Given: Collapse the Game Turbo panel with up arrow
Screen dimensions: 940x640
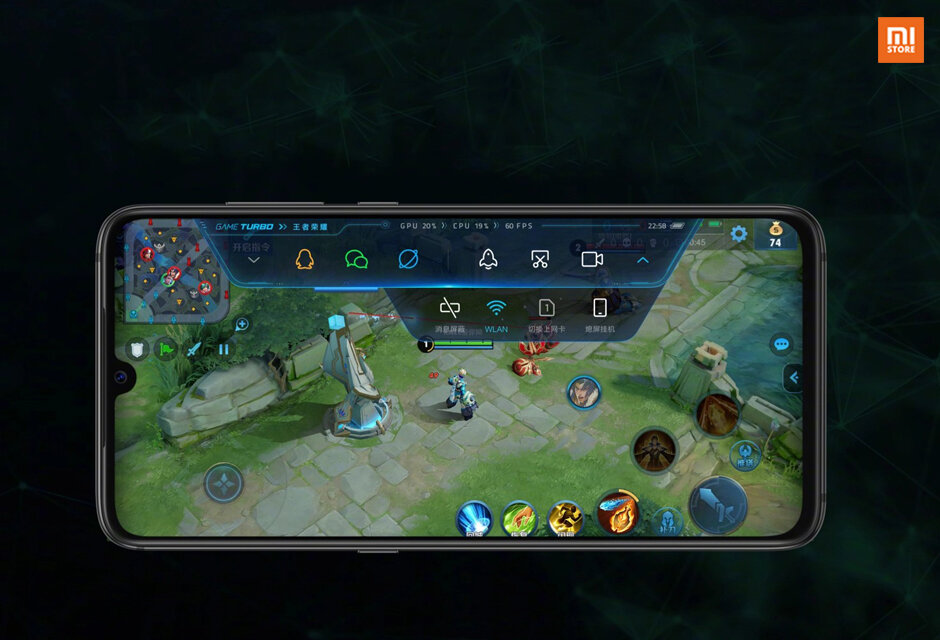Looking at the screenshot, I should (x=643, y=260).
